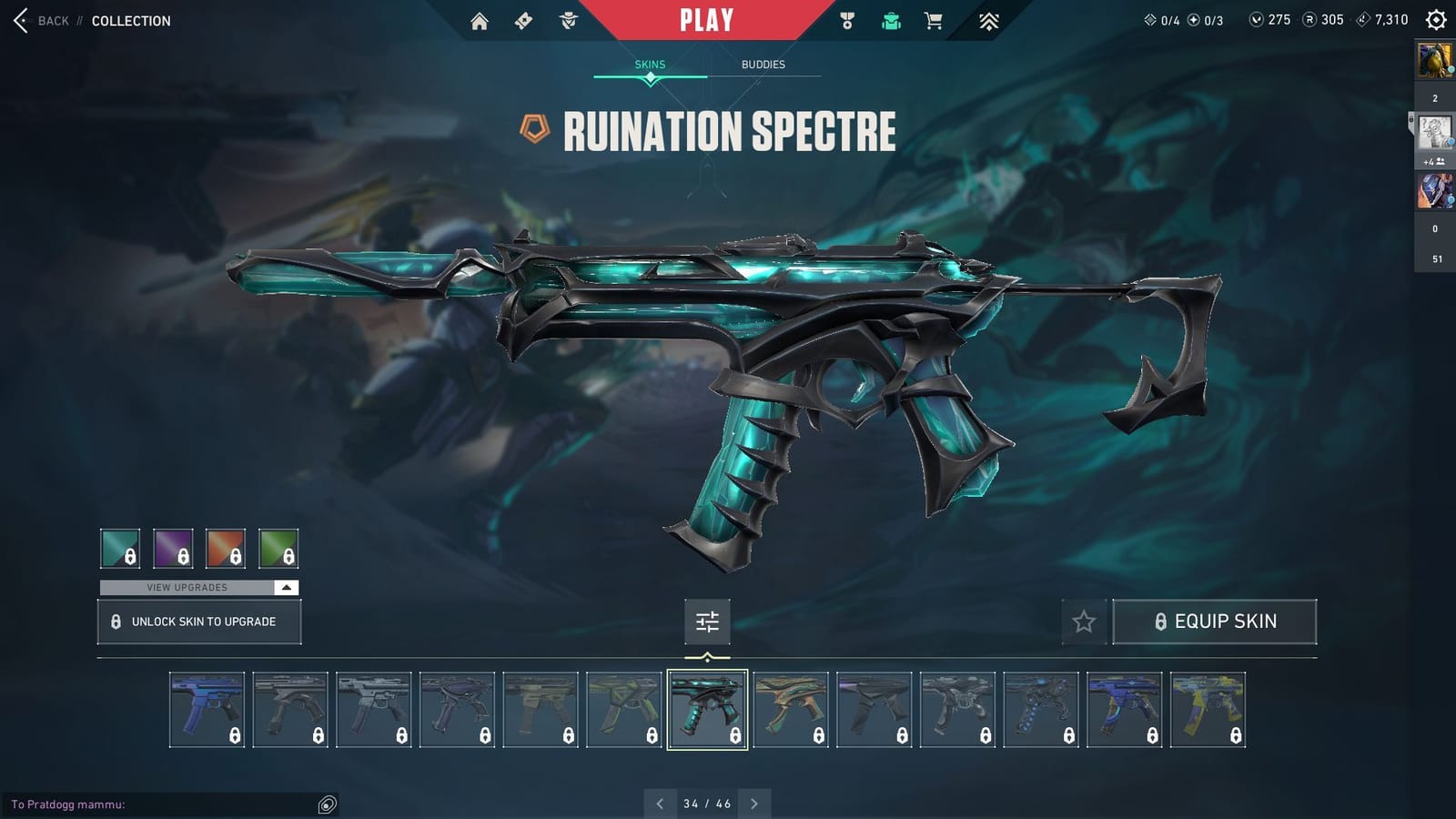Open the Settings gear icon
The image size is (1456, 819).
click(1434, 19)
